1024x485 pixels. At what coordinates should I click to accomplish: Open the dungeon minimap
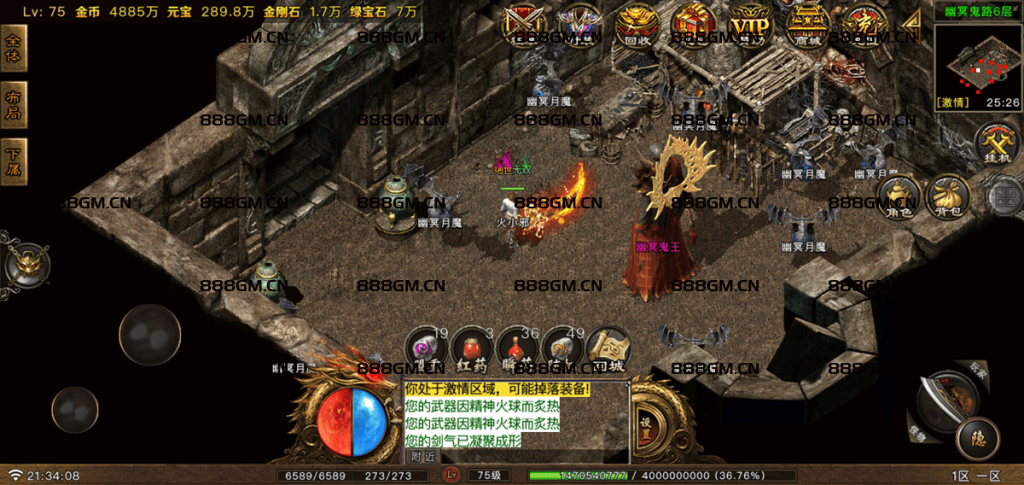pyautogui.click(x=978, y=58)
